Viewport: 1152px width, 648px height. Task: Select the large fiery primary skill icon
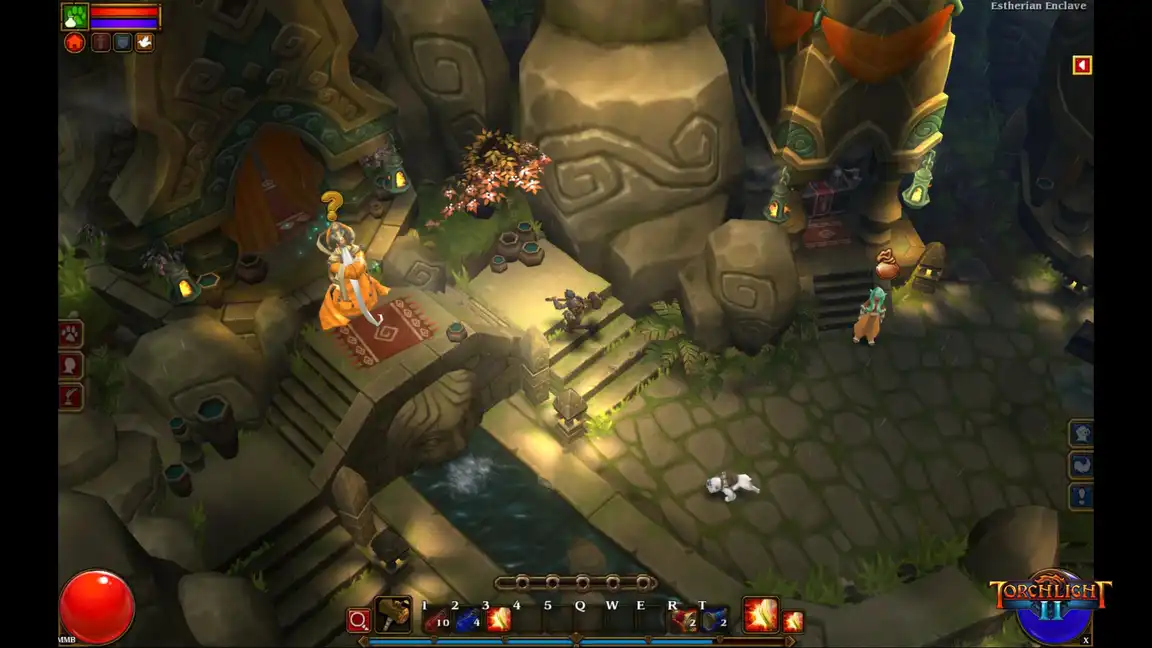[x=760, y=615]
